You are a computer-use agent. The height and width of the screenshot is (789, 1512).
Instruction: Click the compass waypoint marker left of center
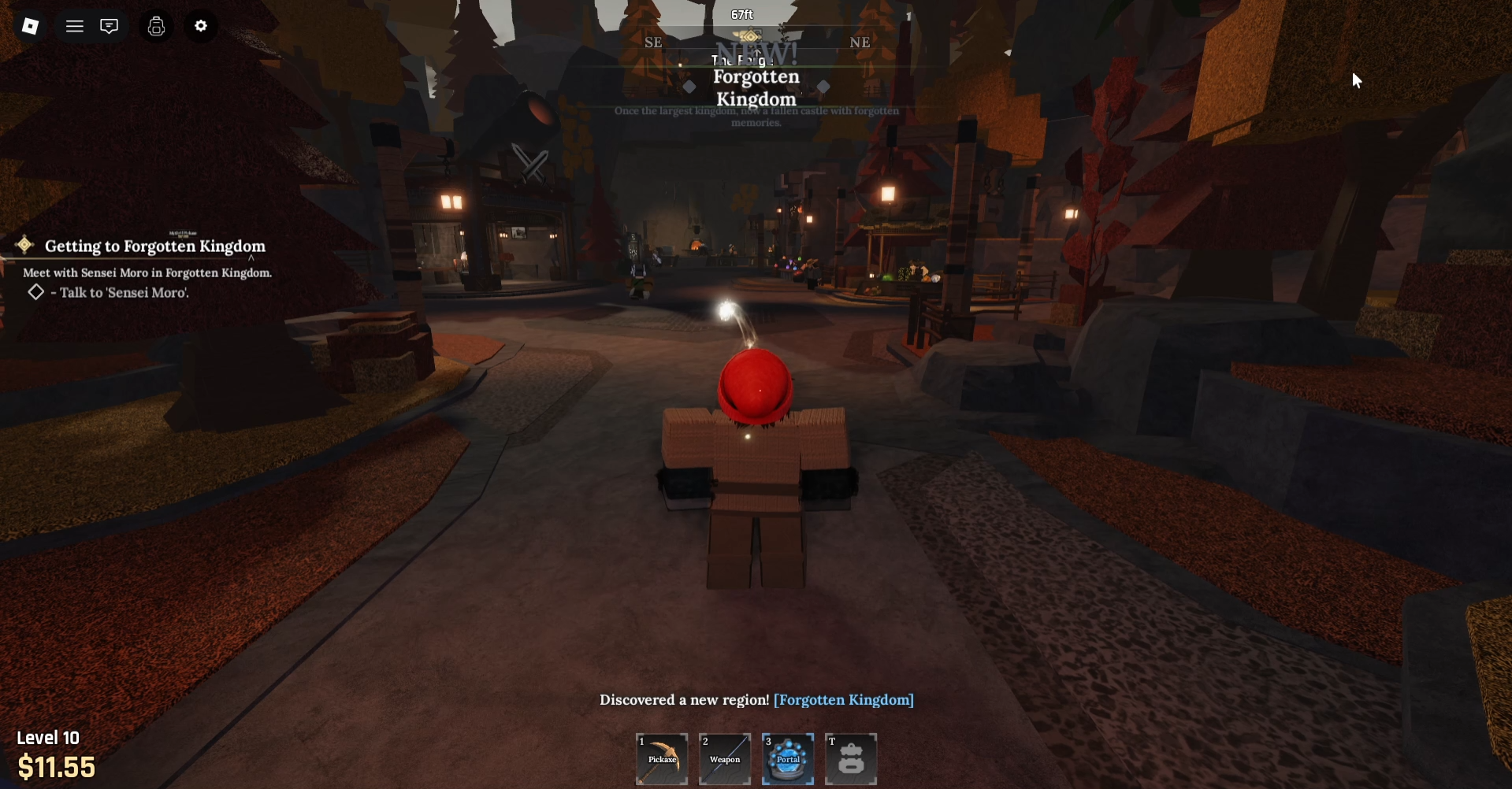(x=689, y=87)
